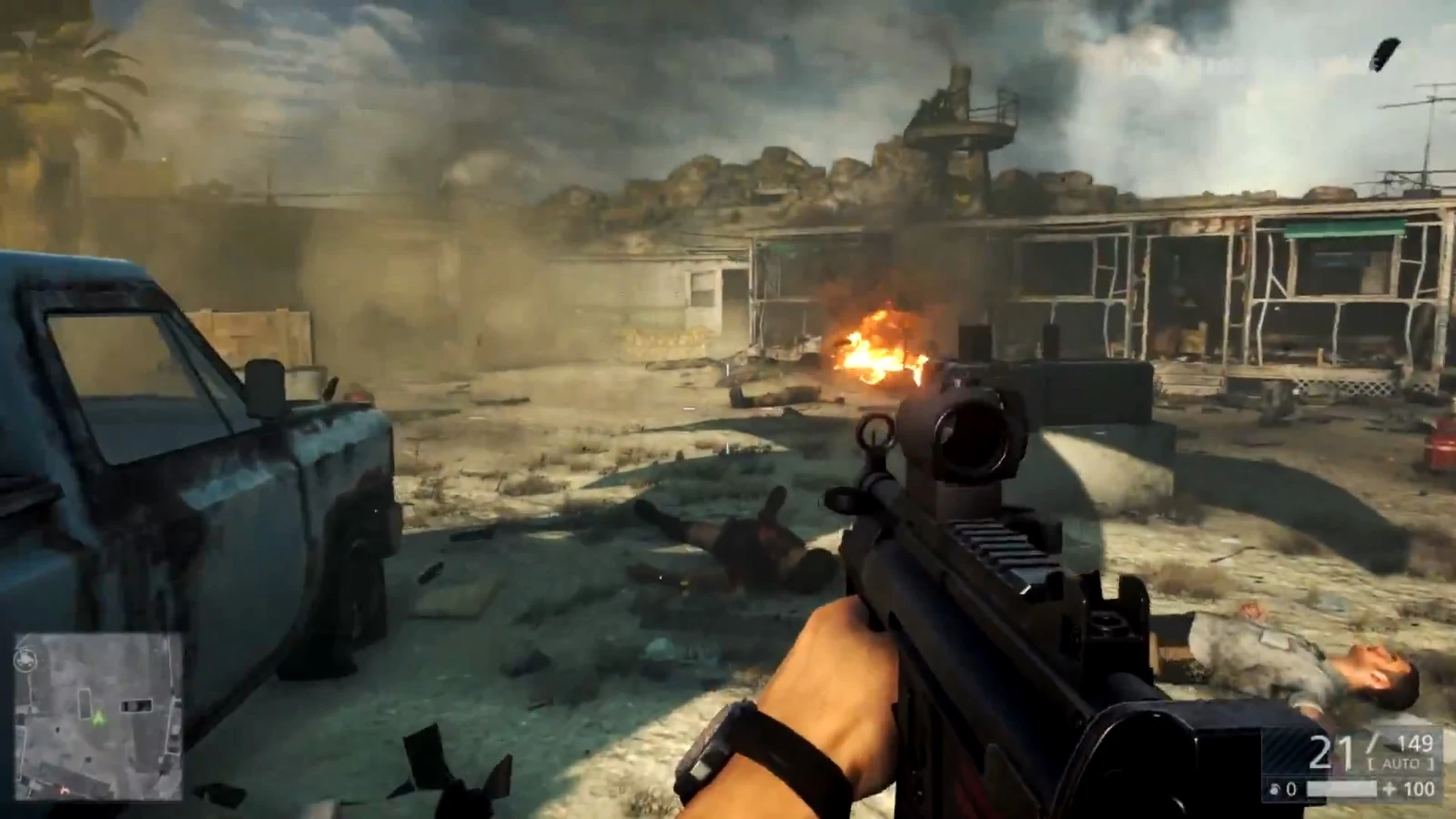Open the minimap in the corner

(x=98, y=717)
